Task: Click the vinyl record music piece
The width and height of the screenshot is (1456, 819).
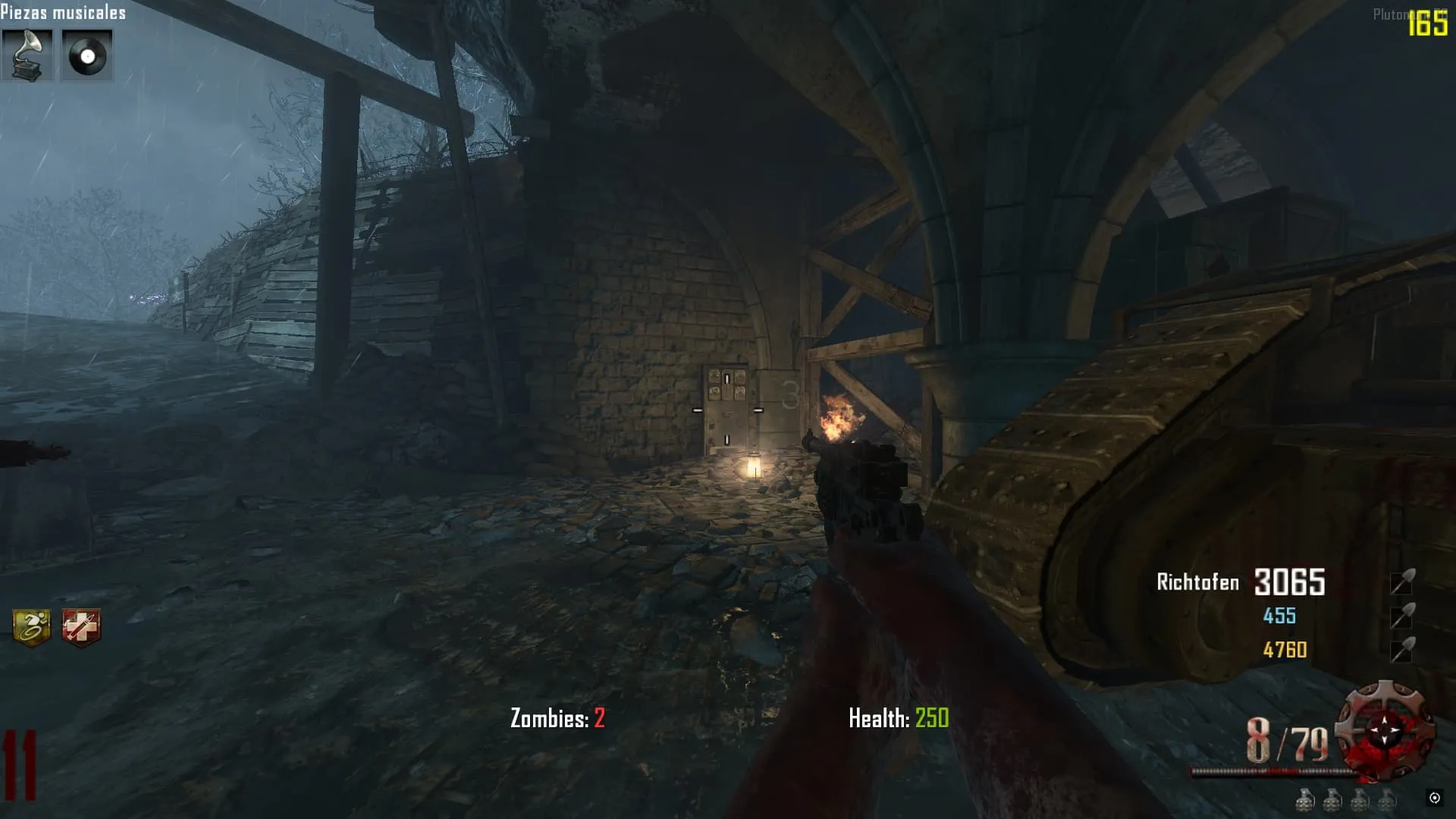Action: tap(87, 55)
